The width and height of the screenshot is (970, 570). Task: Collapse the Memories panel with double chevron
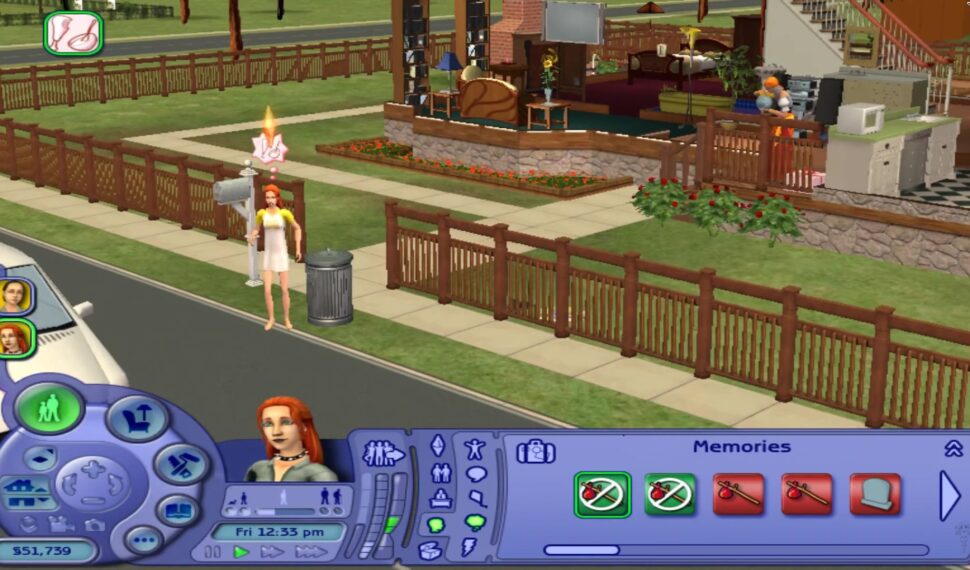953,448
